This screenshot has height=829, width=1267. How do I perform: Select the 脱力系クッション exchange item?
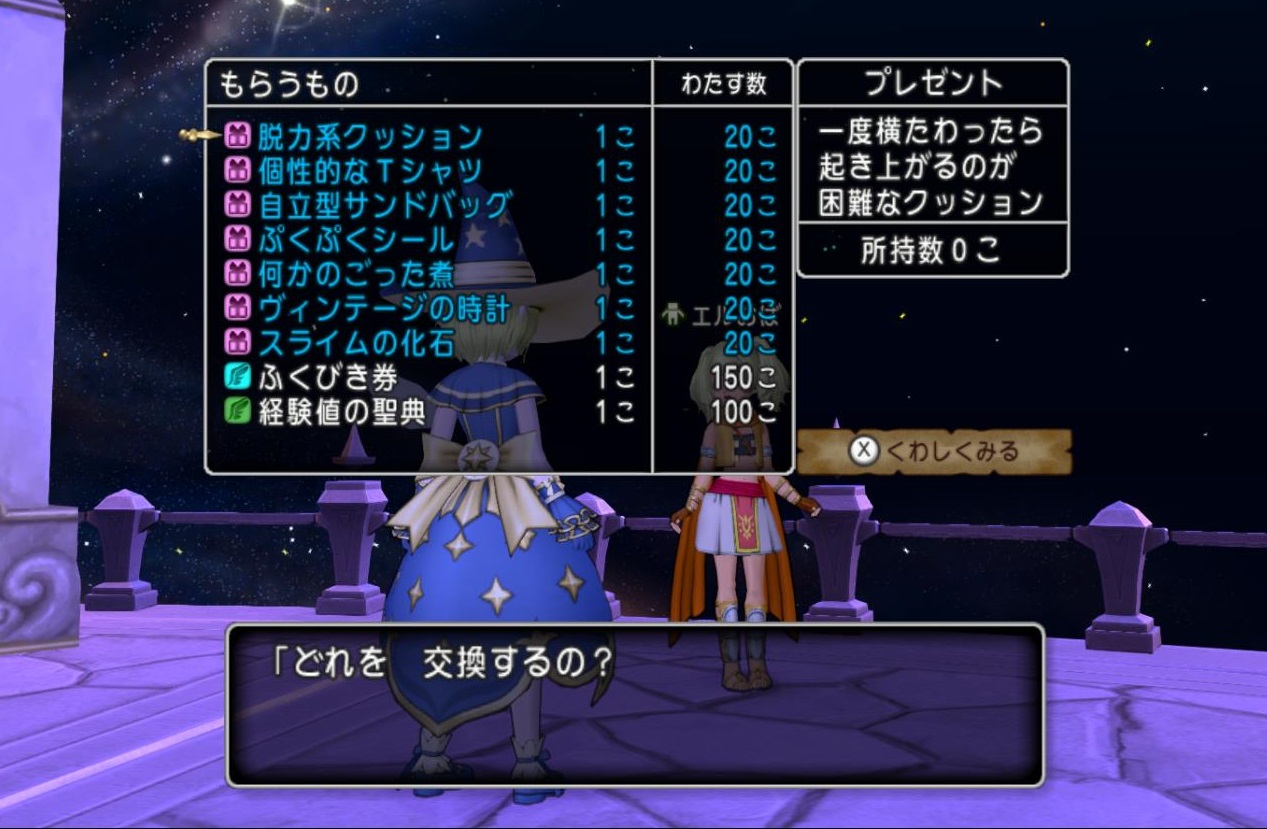pos(370,136)
